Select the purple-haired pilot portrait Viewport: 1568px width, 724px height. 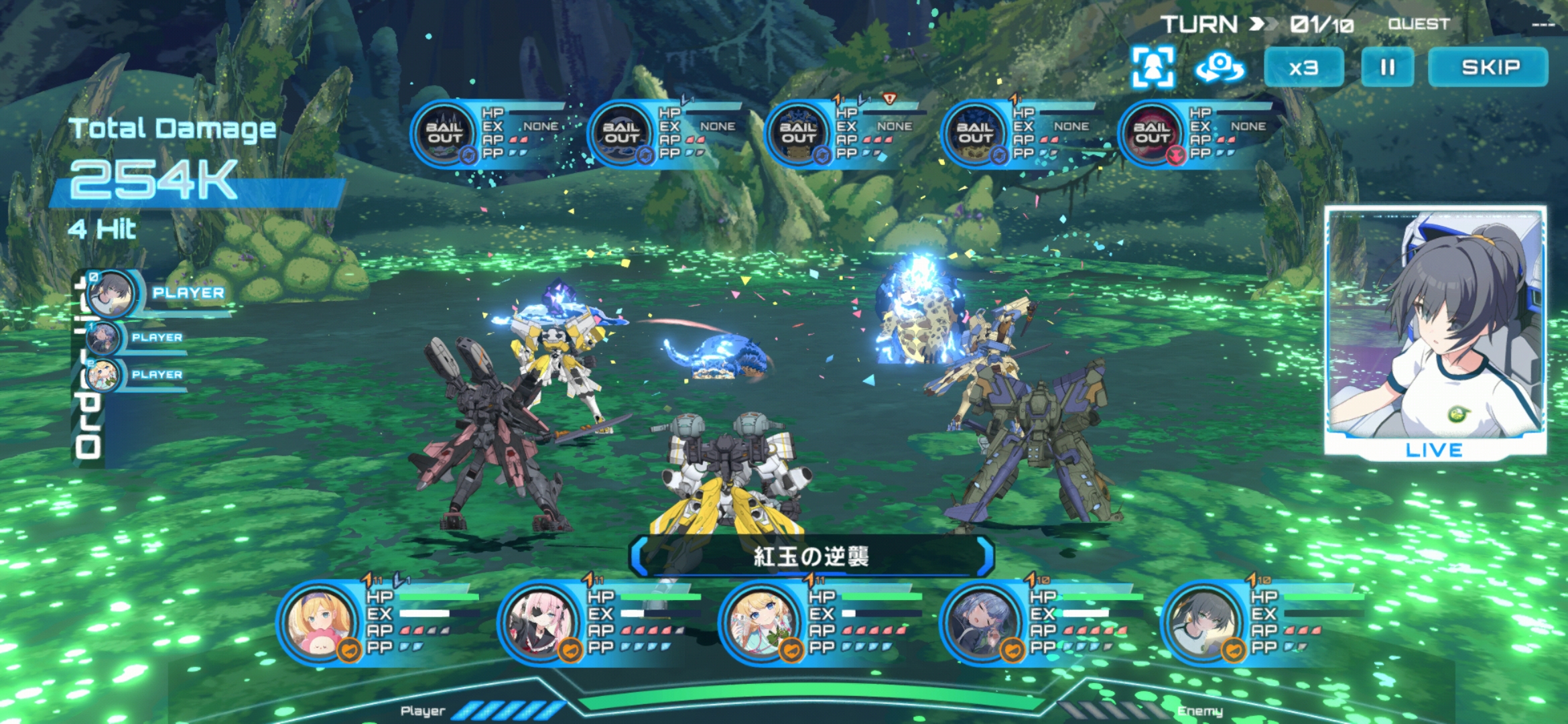coord(981,622)
